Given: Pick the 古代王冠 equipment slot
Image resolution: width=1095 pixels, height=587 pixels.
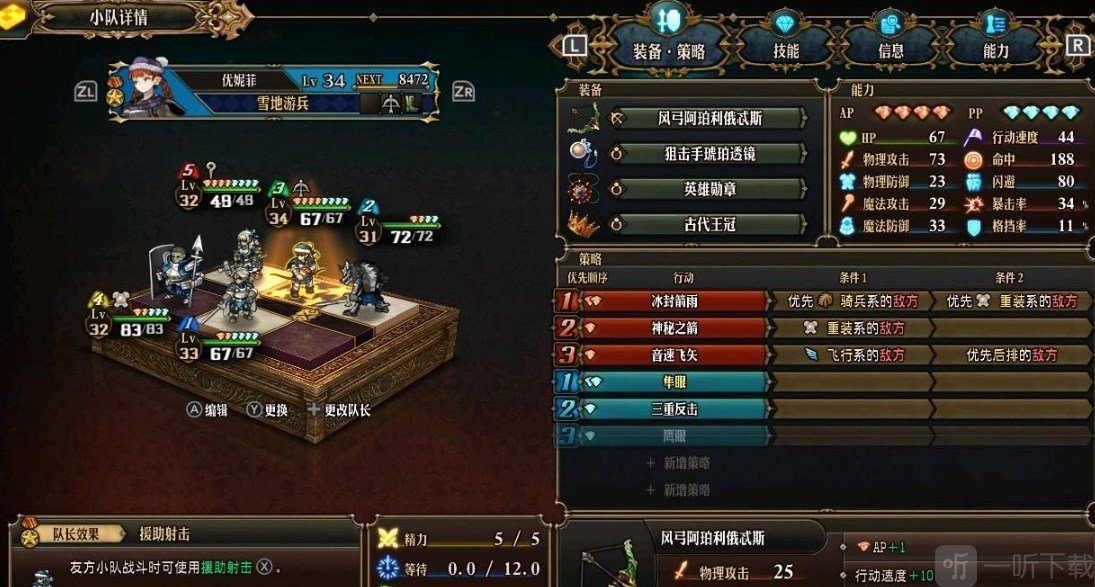Looking at the screenshot, I should coord(710,225).
